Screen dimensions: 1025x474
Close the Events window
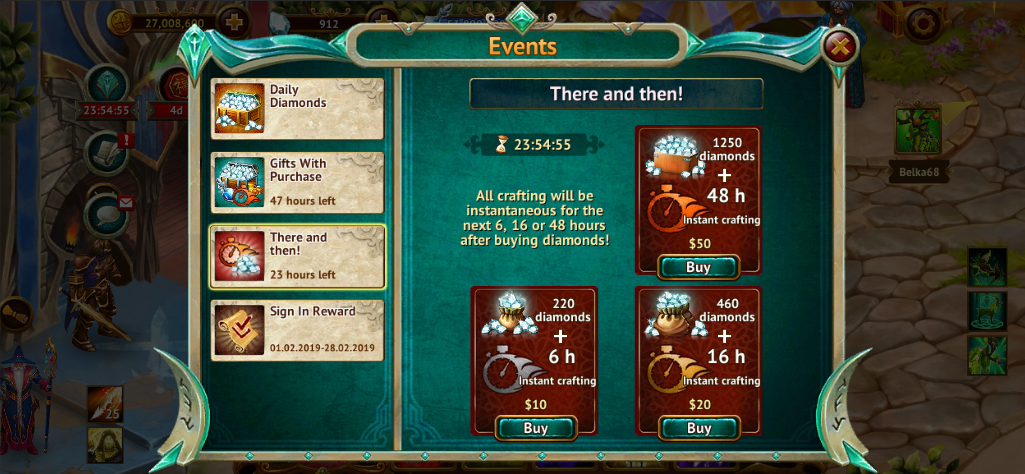pyautogui.click(x=841, y=46)
